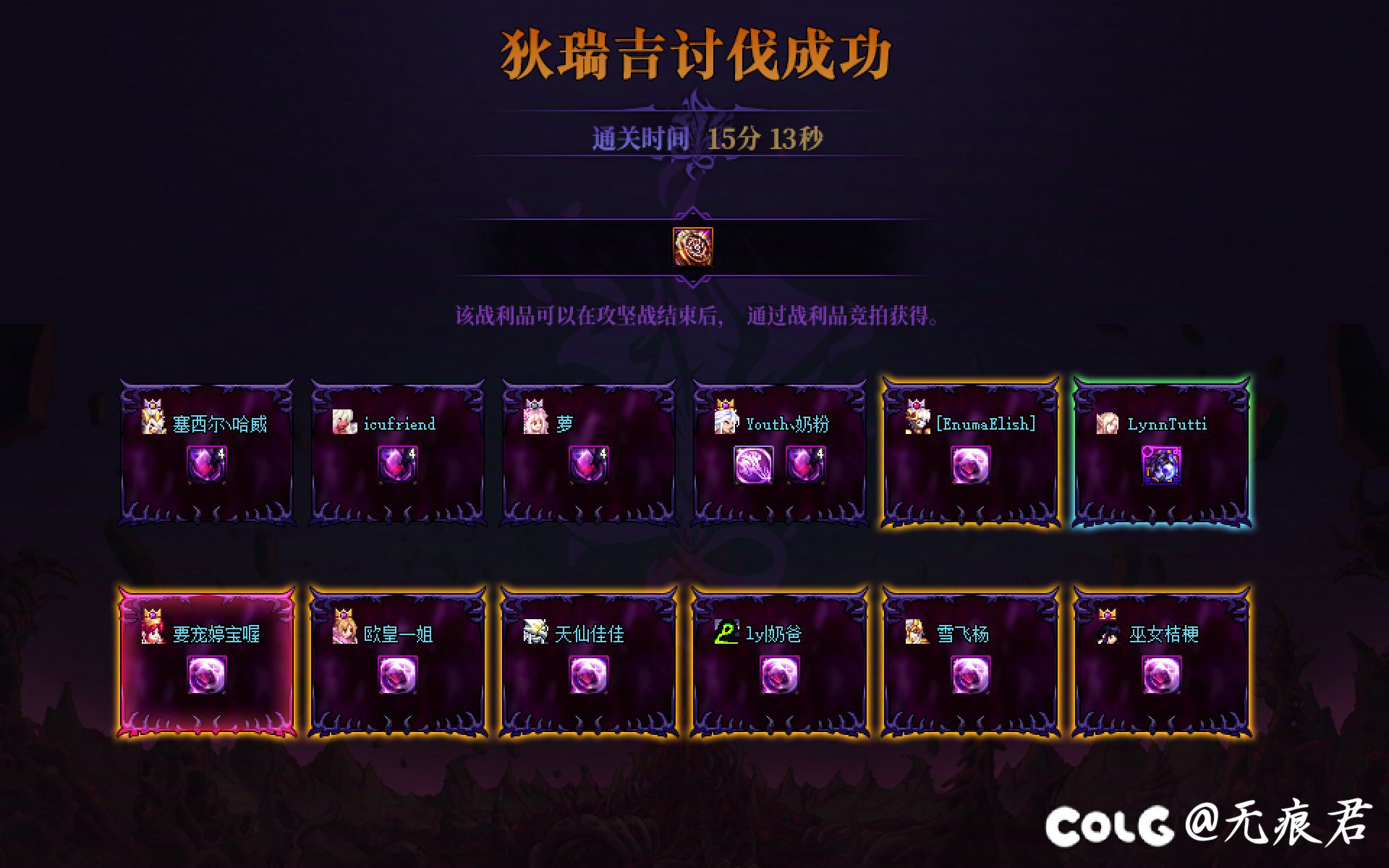Viewport: 1389px width, 868px height.
Task: Click icufriend's purple drop item icon
Action: tap(399, 465)
